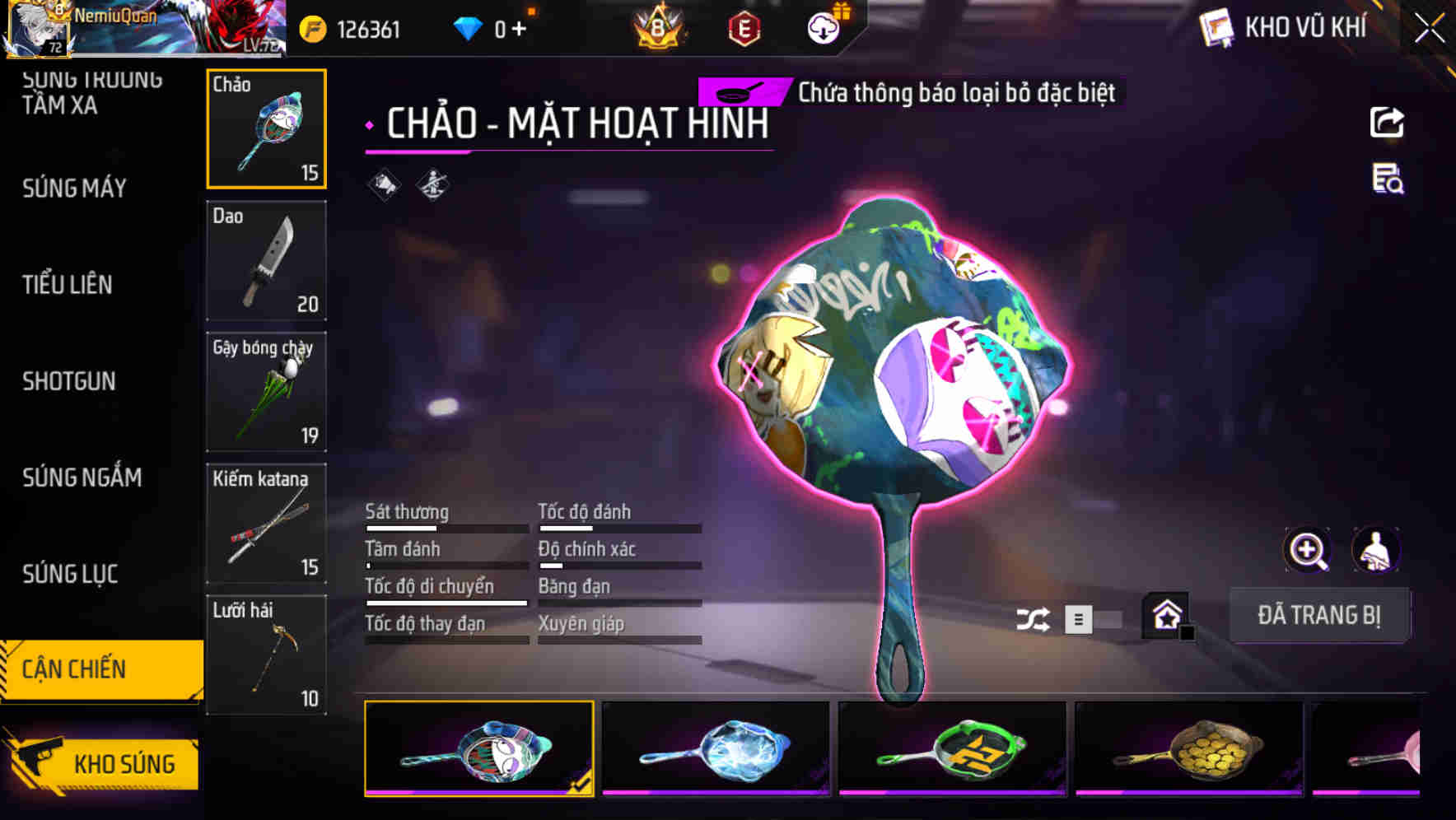Open KHO SÚNG at bottom left
This screenshot has width=1456, height=820.
click(124, 763)
